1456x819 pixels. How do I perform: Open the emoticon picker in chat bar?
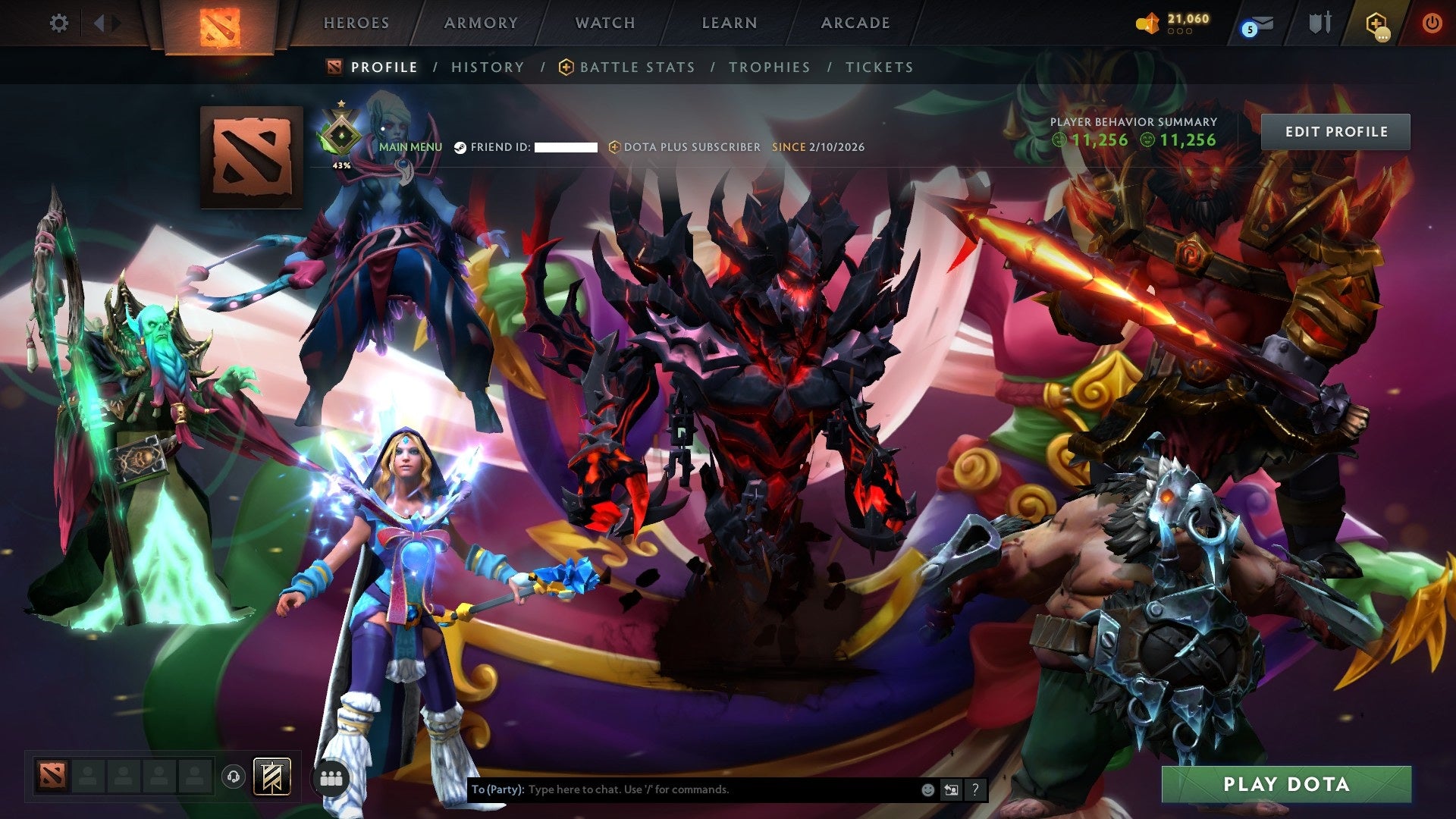point(927,789)
